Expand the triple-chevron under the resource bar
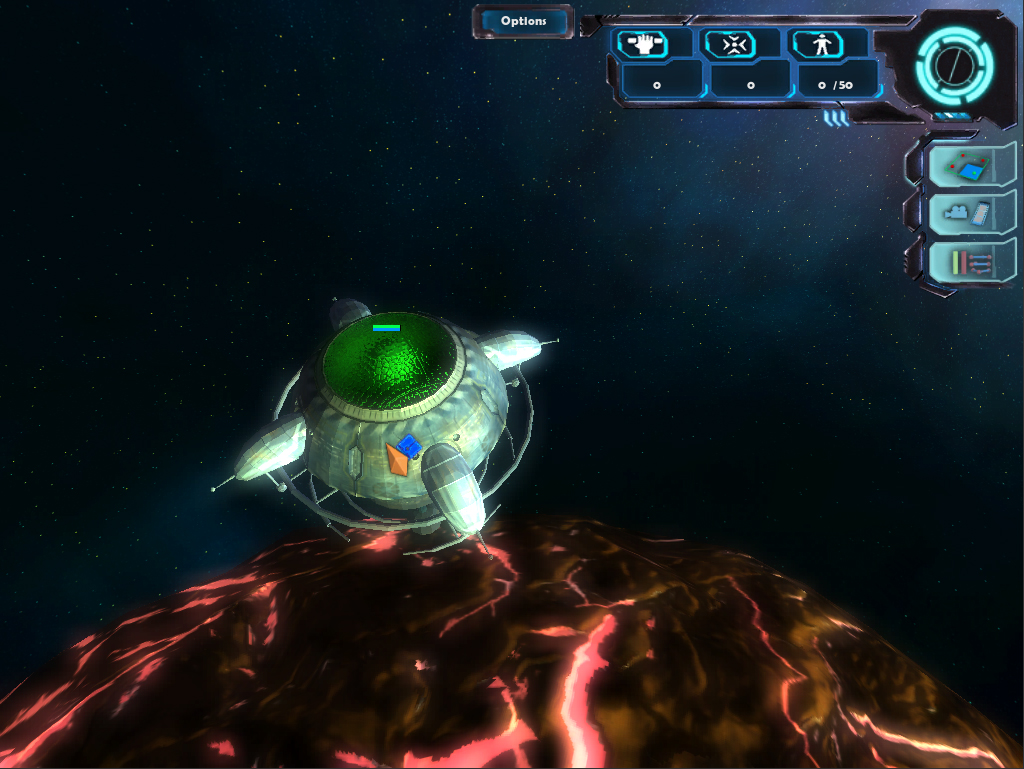Image resolution: width=1024 pixels, height=769 pixels. click(836, 119)
